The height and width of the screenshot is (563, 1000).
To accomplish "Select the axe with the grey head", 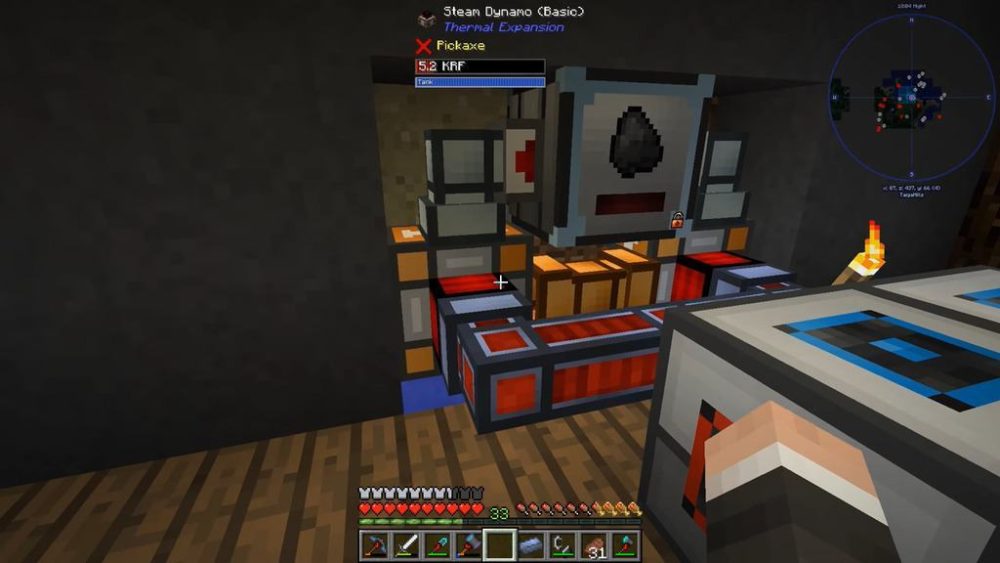I will (x=468, y=545).
